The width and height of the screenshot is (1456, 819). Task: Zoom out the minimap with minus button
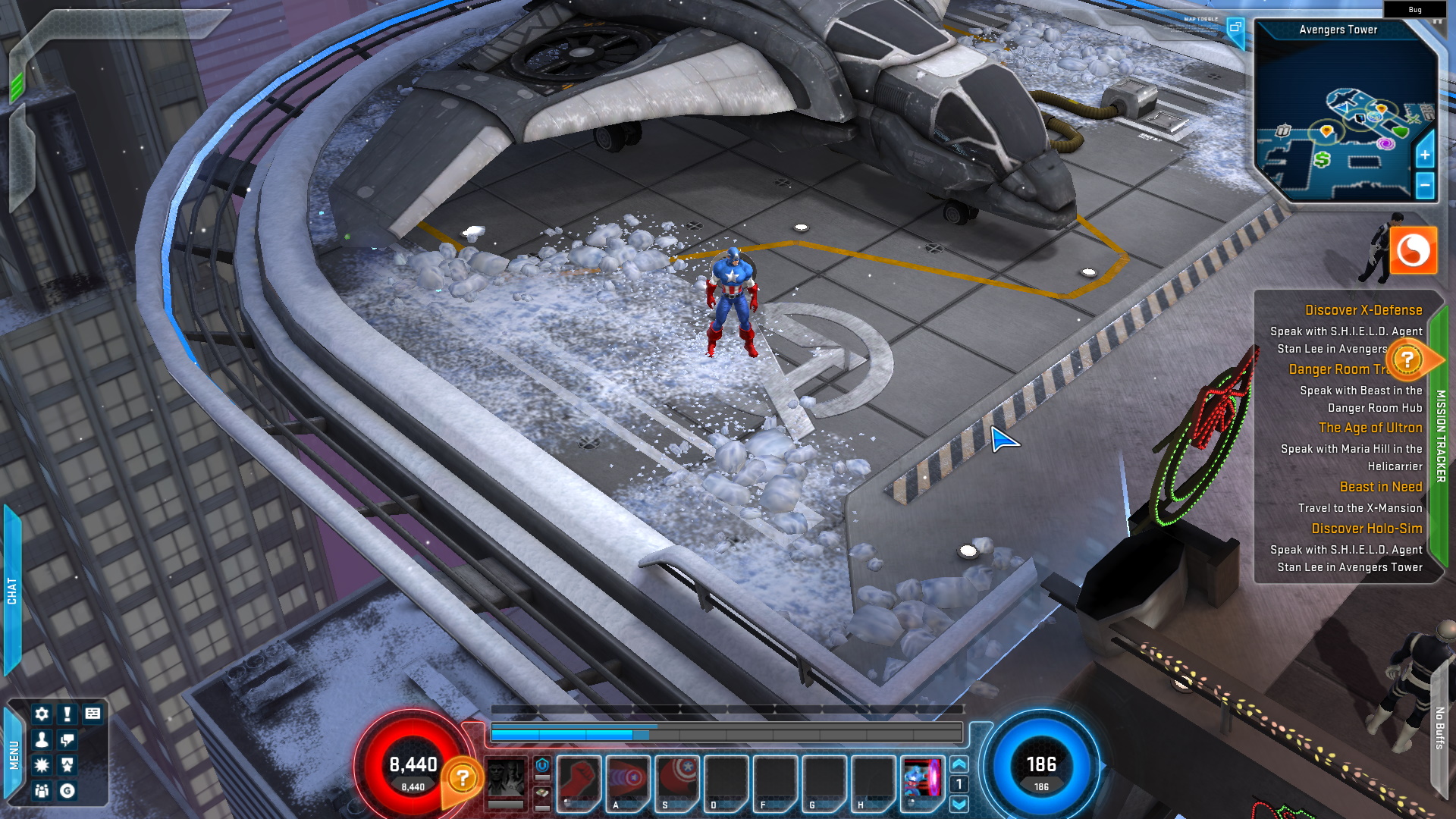[x=1425, y=185]
